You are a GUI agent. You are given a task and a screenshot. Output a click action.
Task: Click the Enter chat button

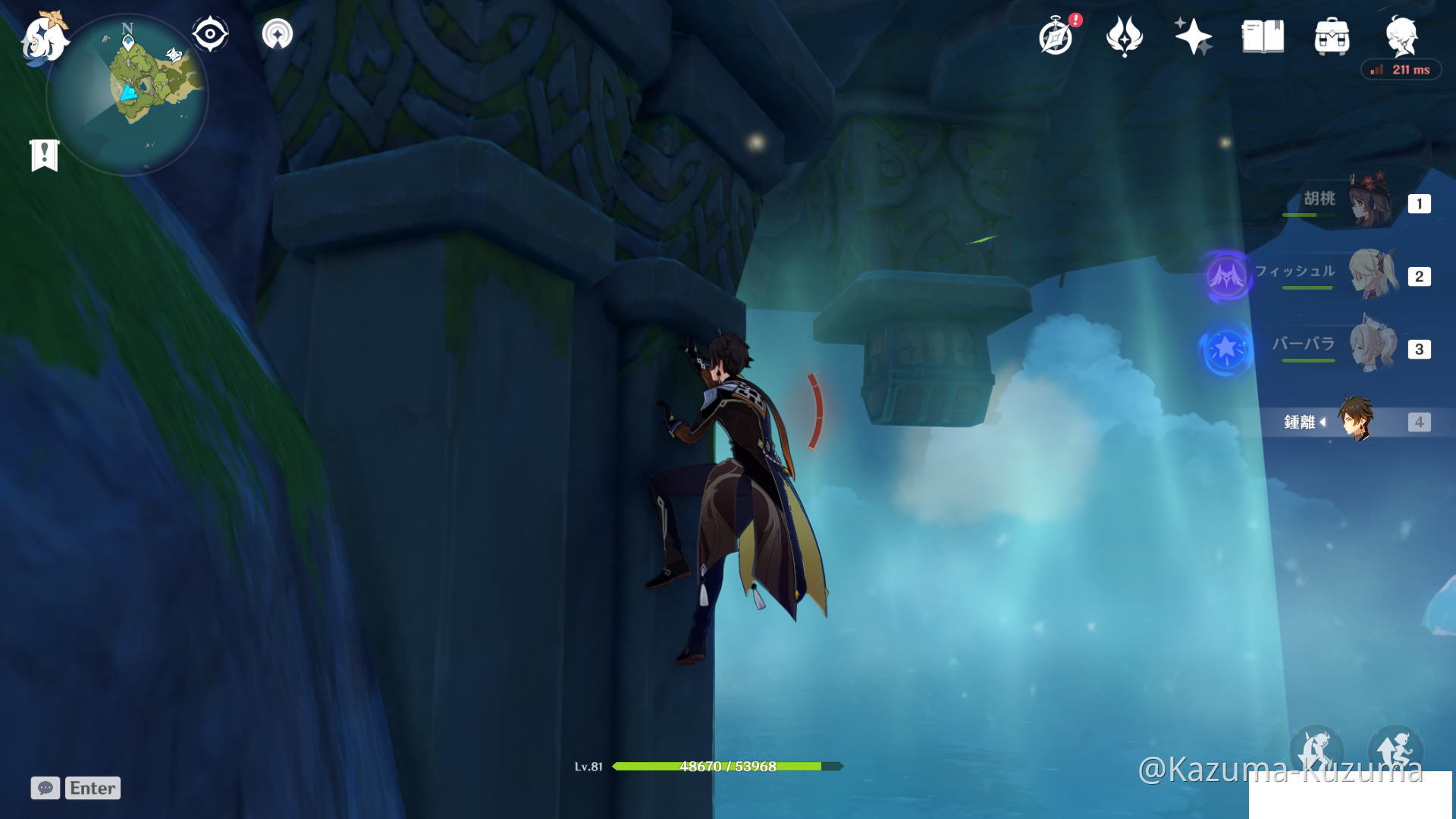(x=92, y=788)
